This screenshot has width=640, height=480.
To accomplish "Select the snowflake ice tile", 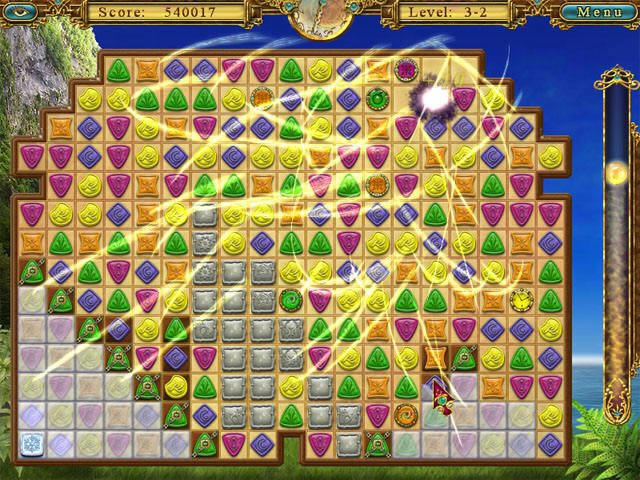I will pos(31,443).
